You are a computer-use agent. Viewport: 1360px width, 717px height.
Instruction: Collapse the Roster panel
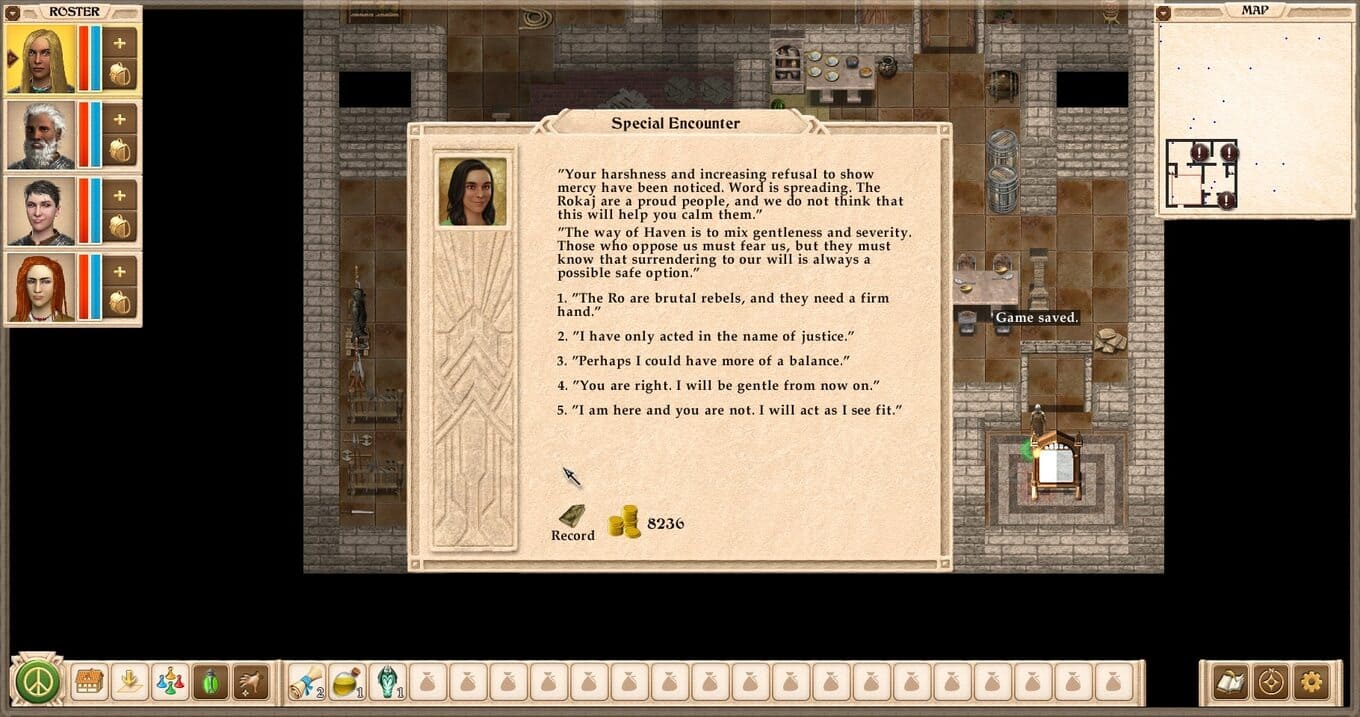point(14,12)
